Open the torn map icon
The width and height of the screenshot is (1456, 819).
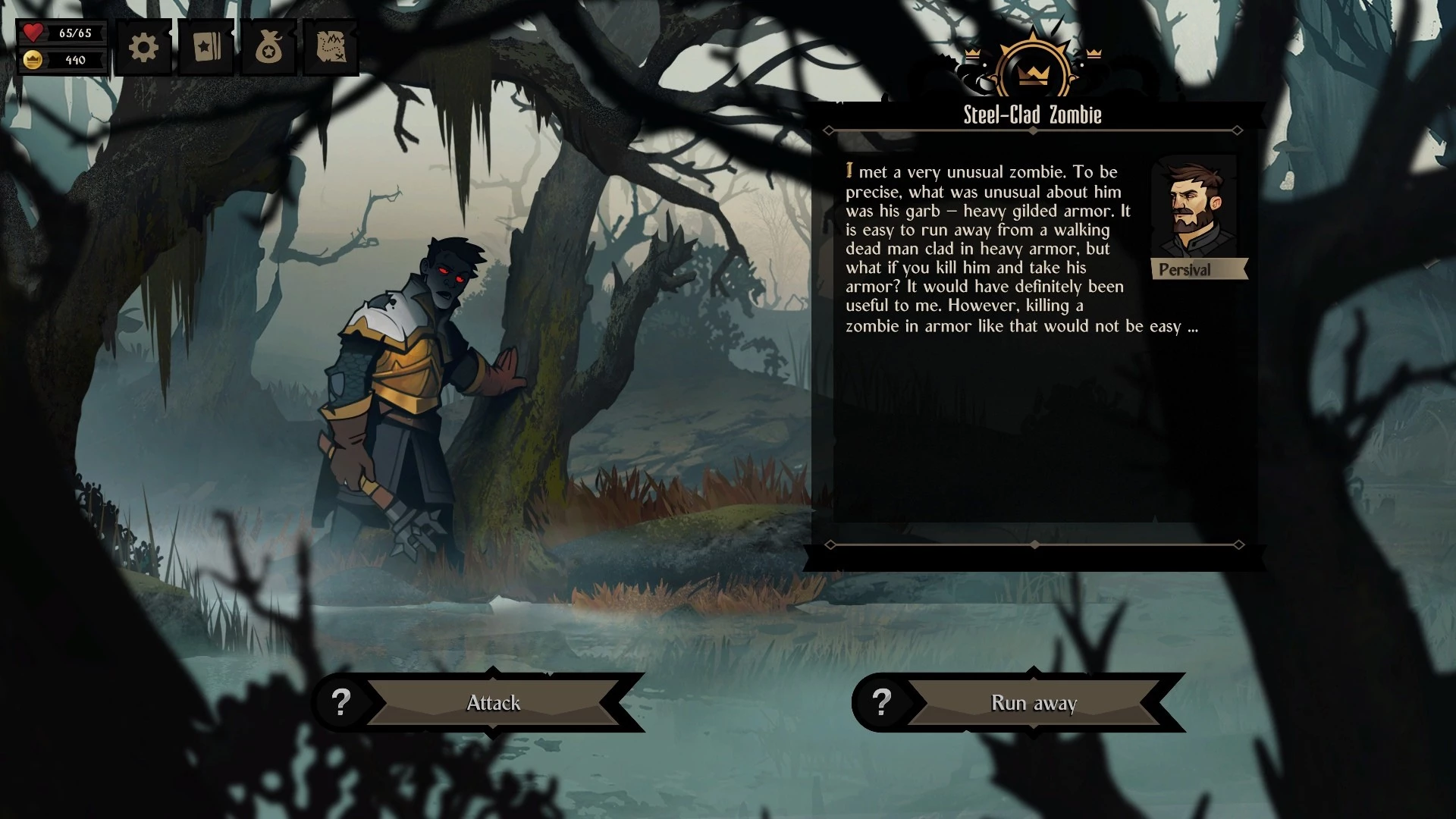pos(331,49)
